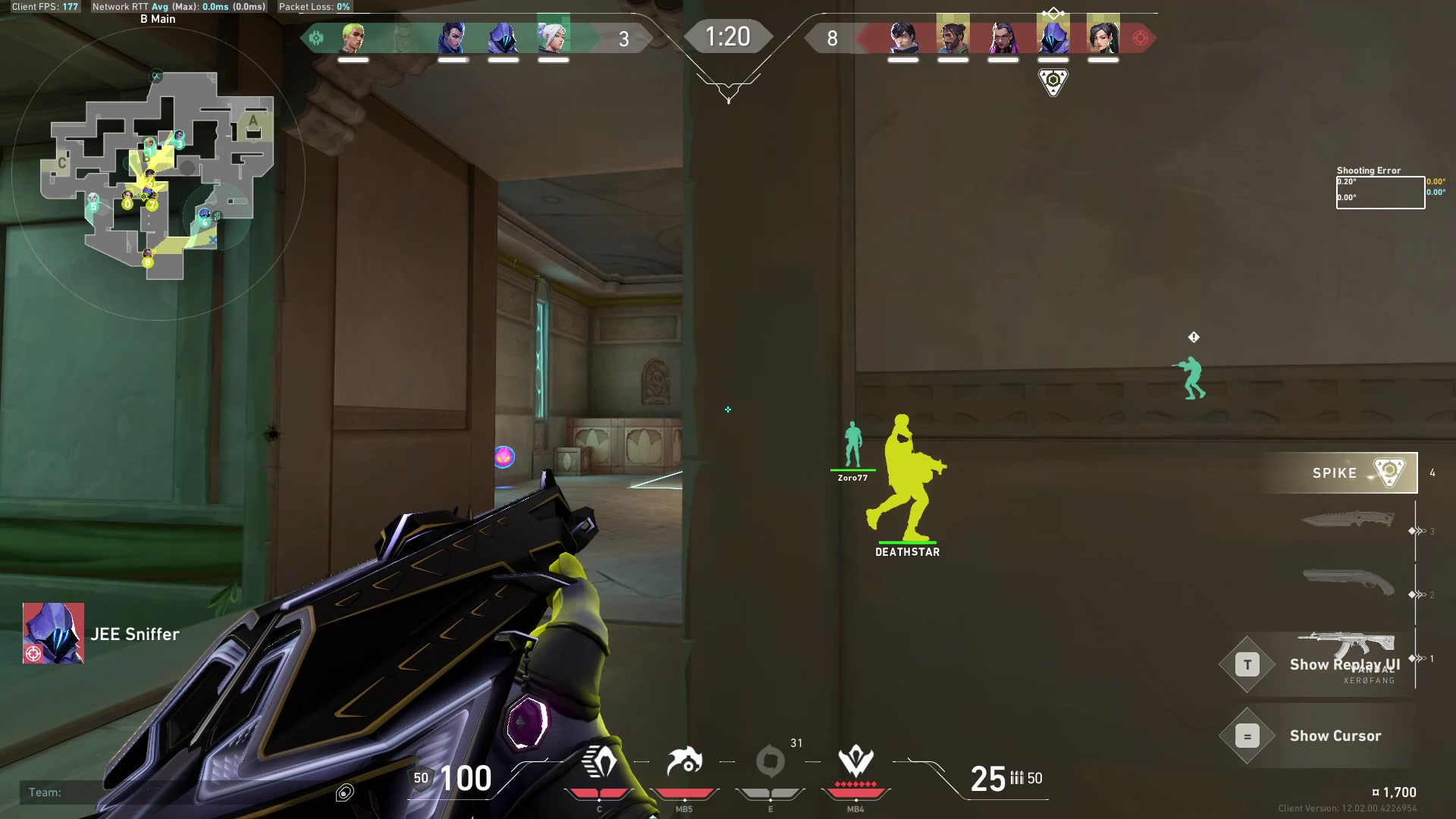Screen dimensions: 1456x819
Task: Select Harbor's portrait on the red team
Action: click(952, 37)
